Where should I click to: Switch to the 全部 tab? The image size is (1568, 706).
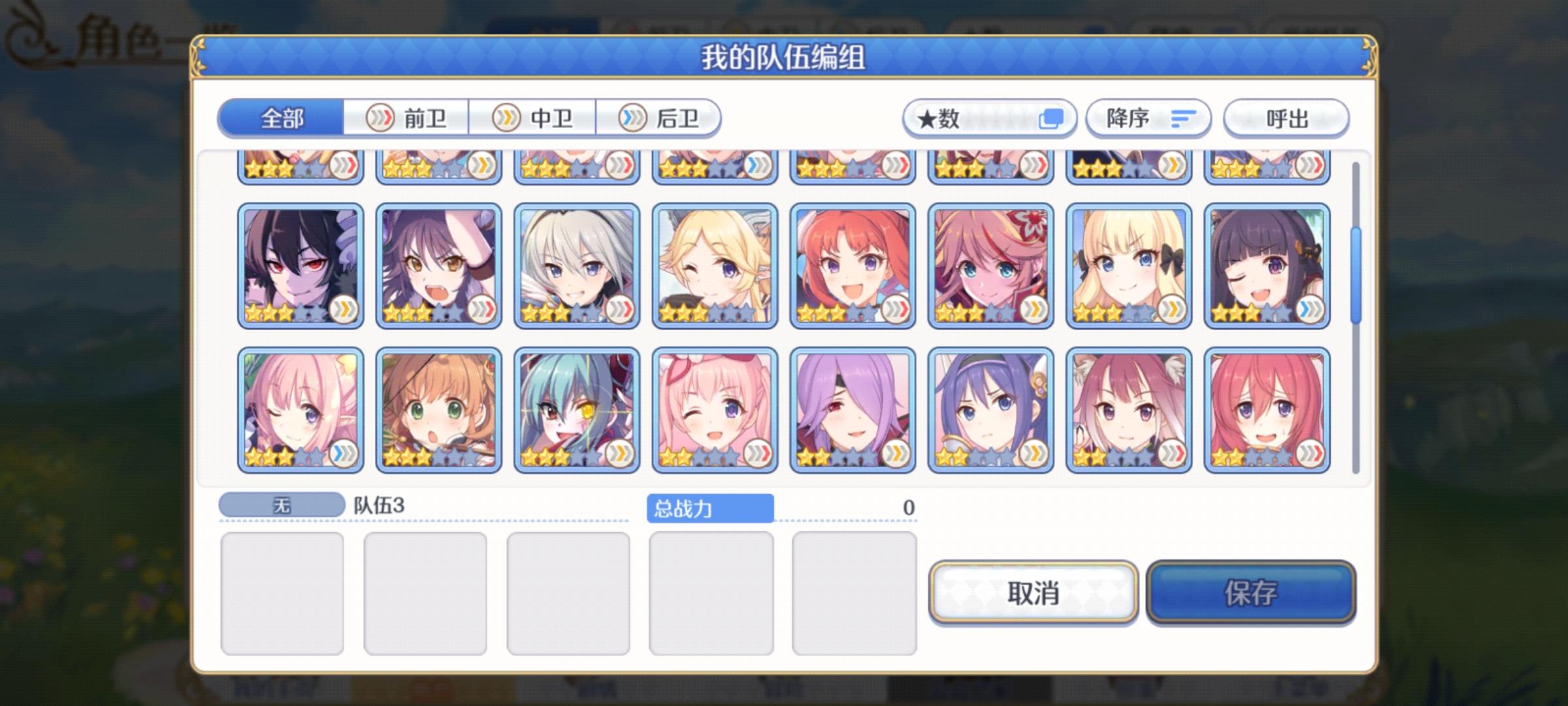click(282, 118)
